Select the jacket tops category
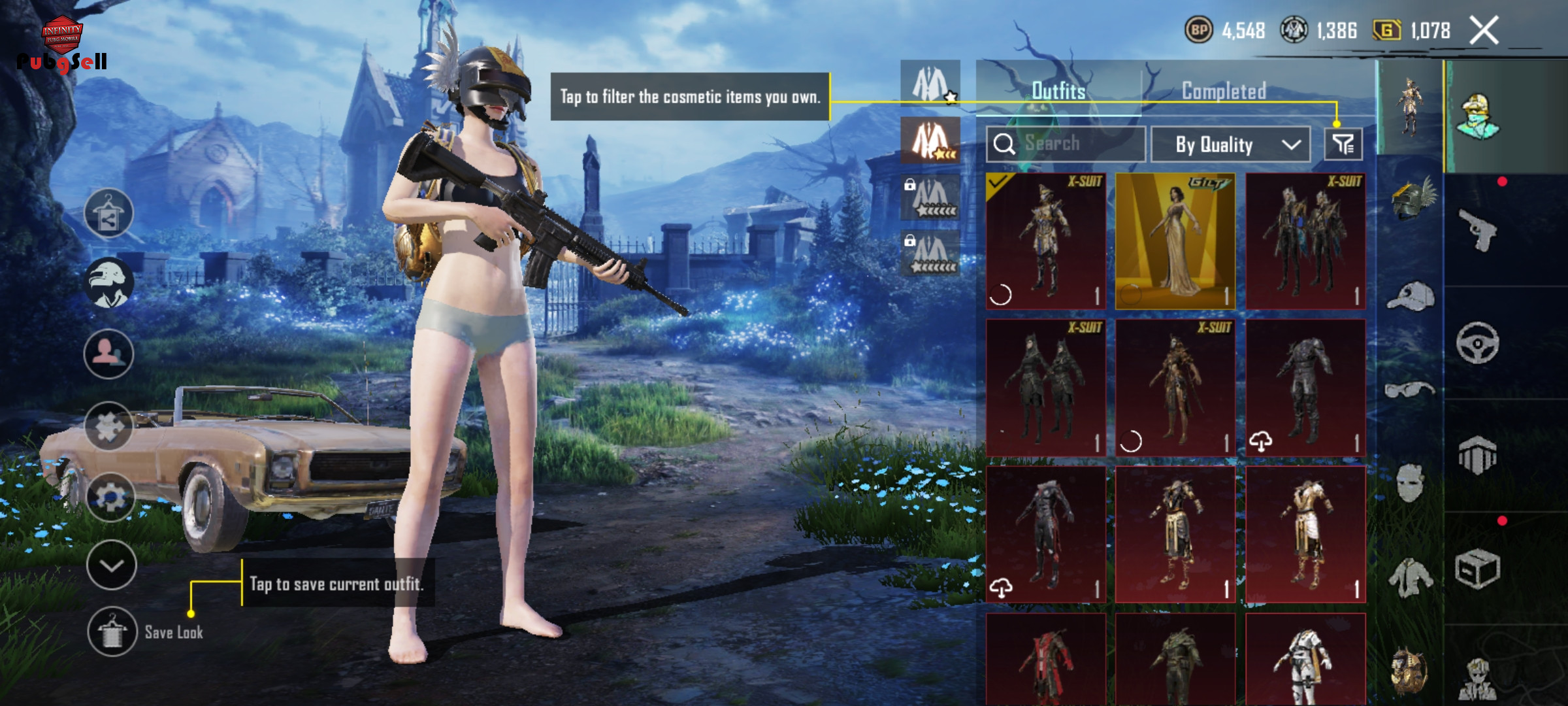Viewport: 1568px width, 706px height. click(1410, 578)
